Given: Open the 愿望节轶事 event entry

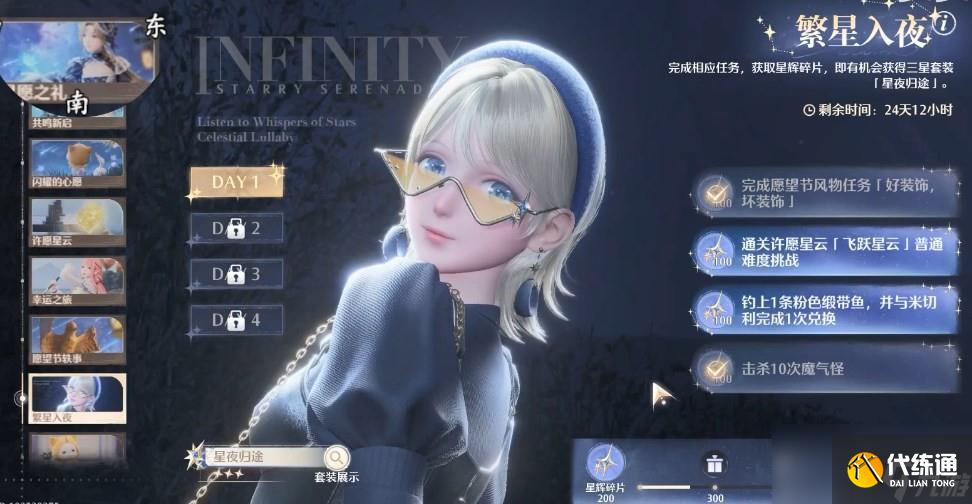Looking at the screenshot, I should click(x=77, y=340).
